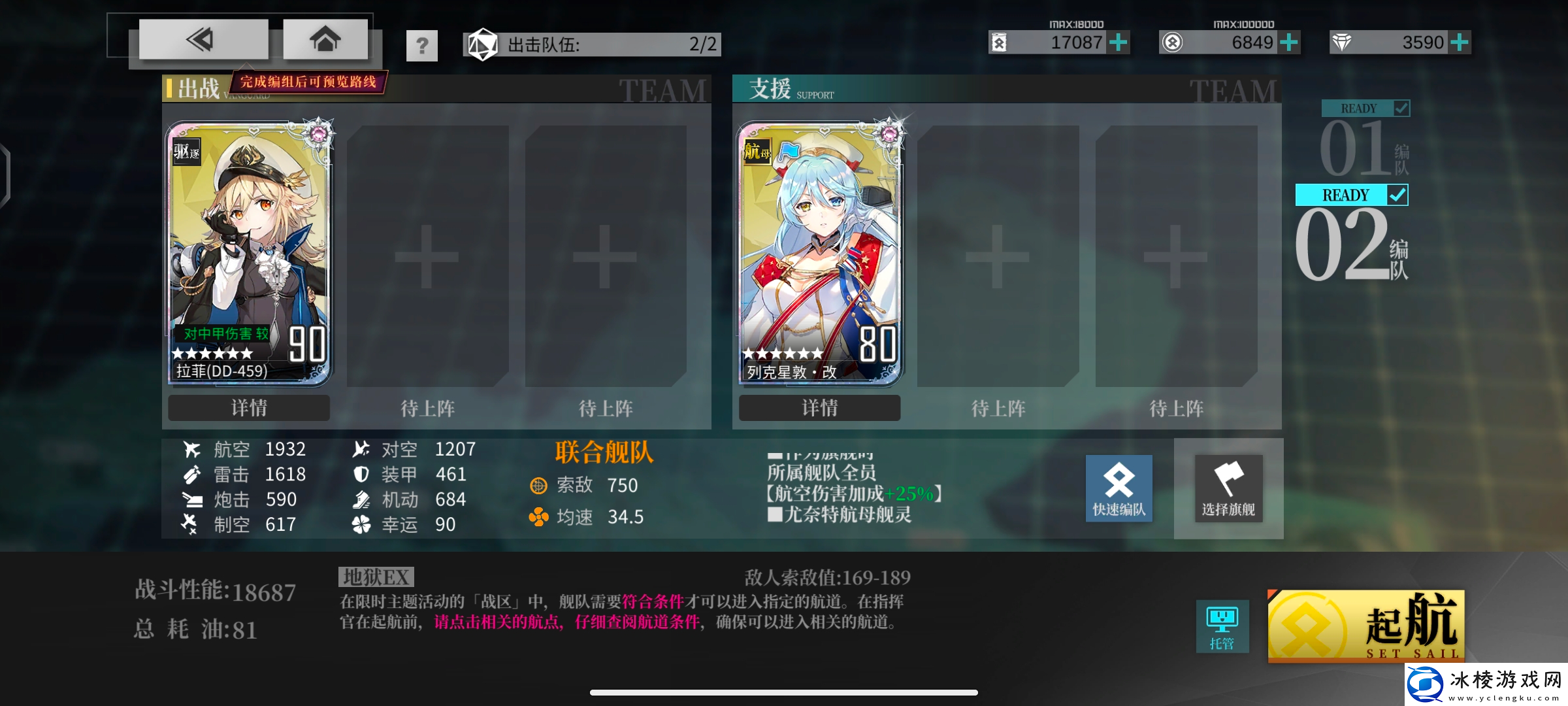Click the 快速编队 quick formation icon
Screen dimensions: 1568x706
pyautogui.click(x=1119, y=488)
